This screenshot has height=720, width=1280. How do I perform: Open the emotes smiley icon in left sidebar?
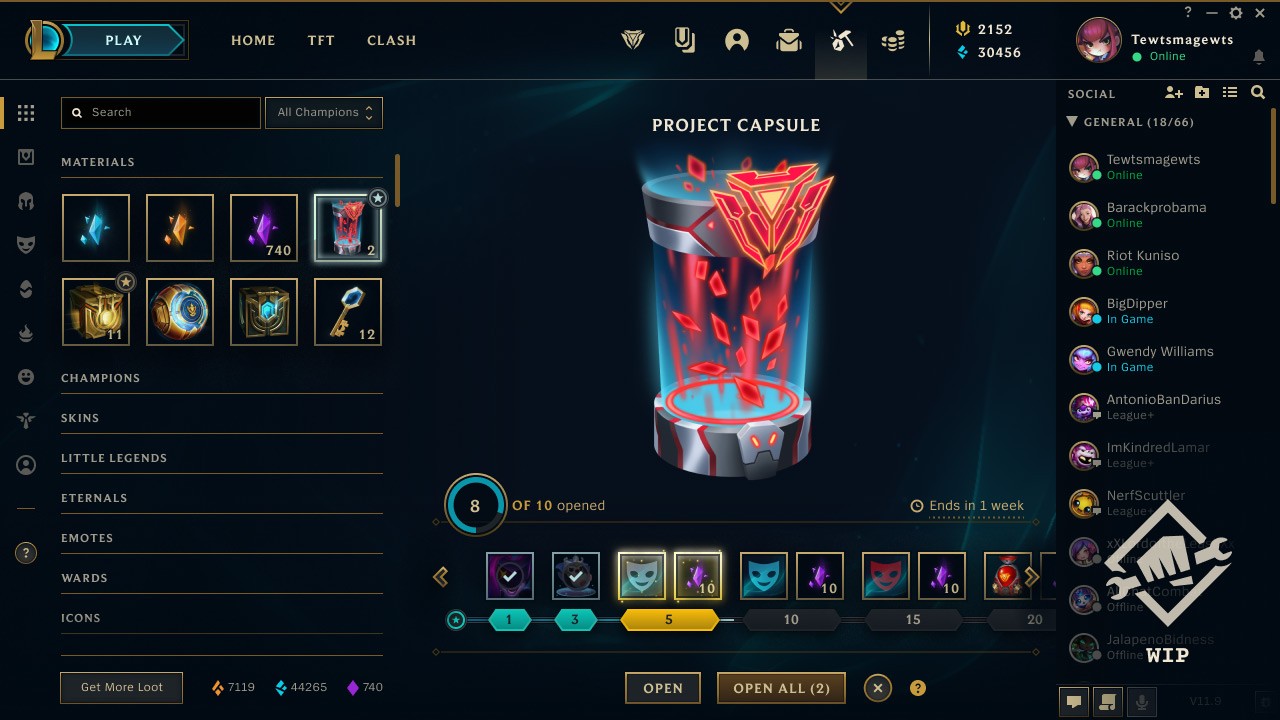click(x=26, y=376)
